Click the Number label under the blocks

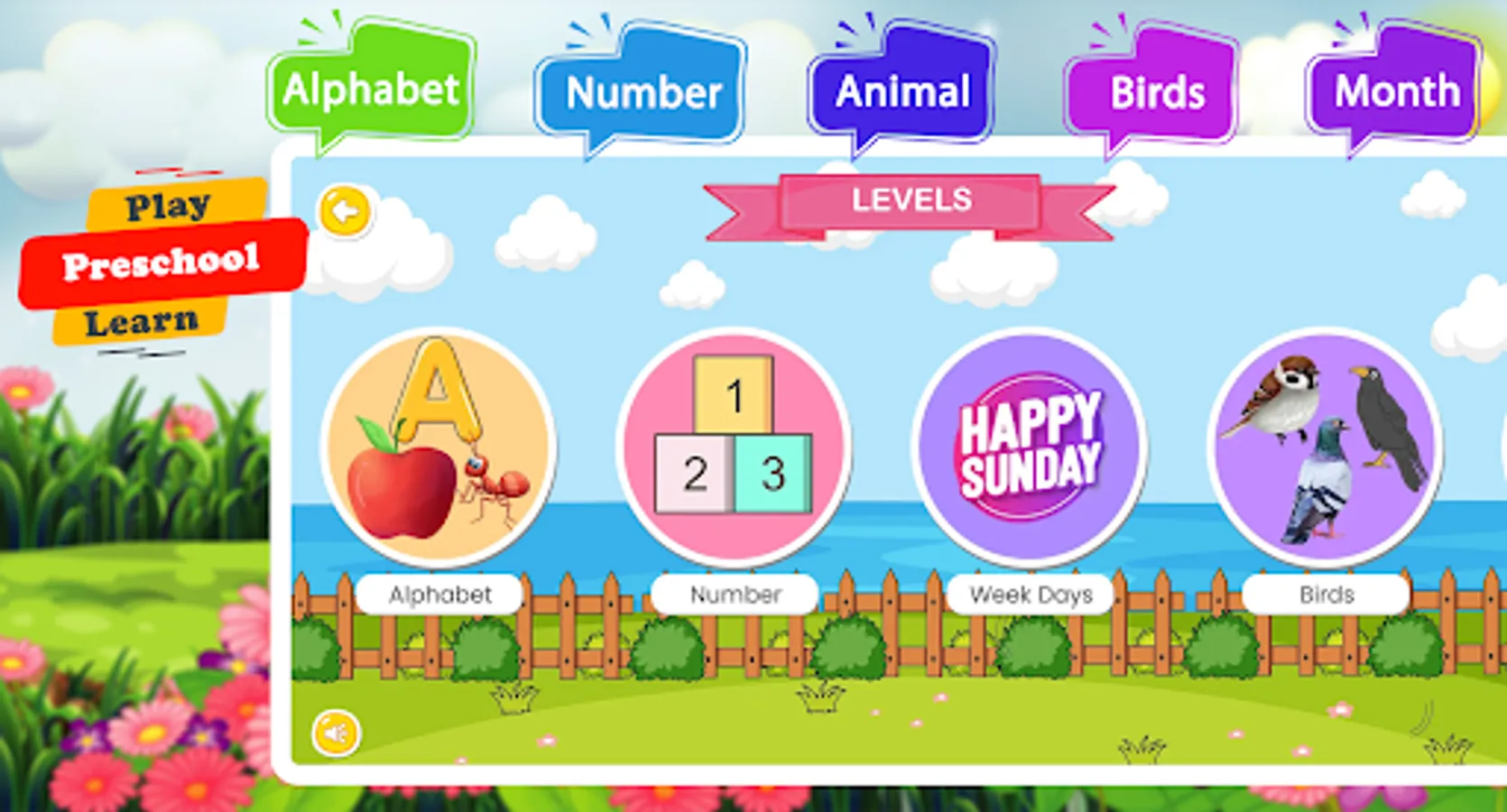(735, 593)
